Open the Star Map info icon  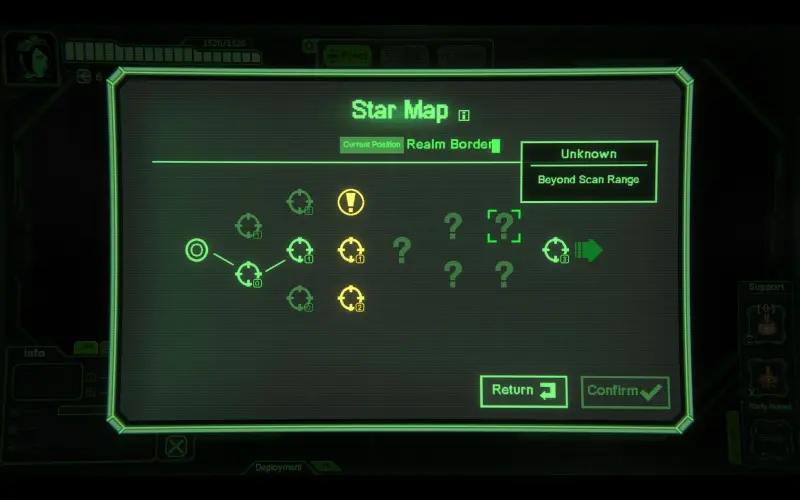[x=464, y=114]
